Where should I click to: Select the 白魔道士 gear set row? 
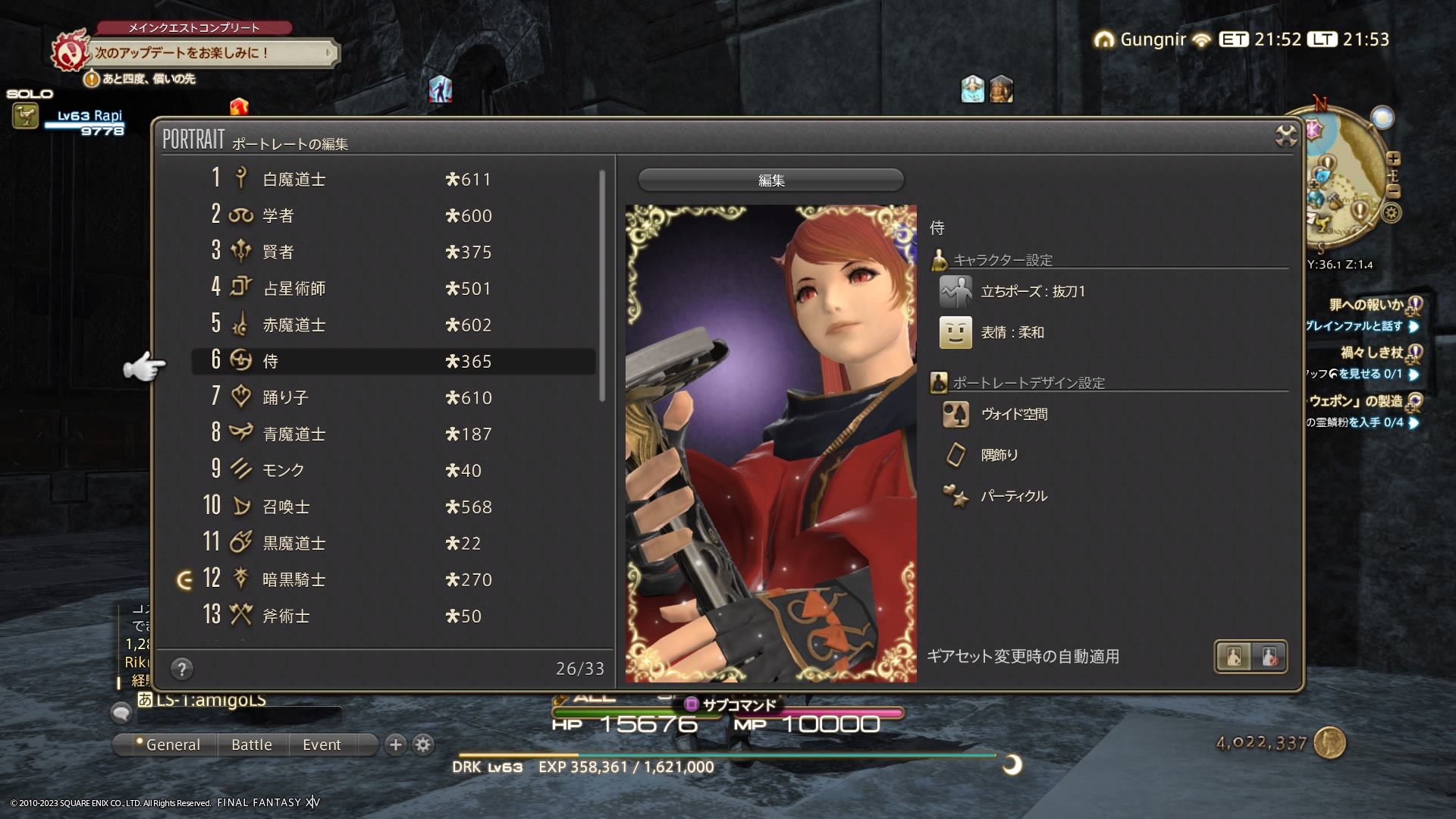click(x=392, y=179)
